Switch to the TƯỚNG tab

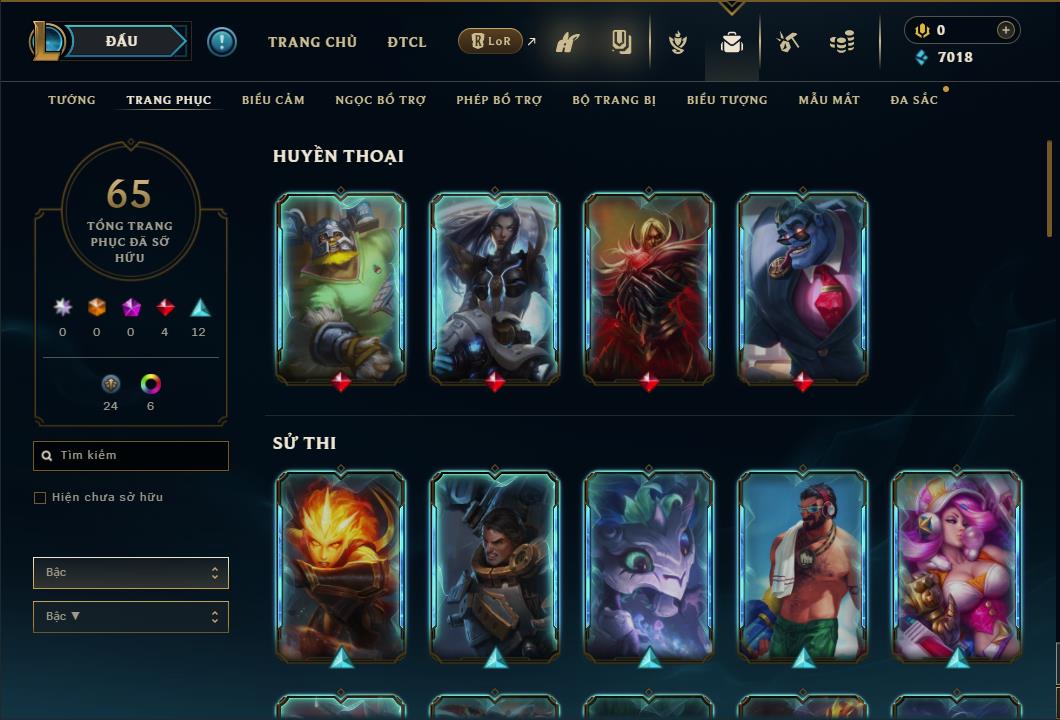[72, 100]
